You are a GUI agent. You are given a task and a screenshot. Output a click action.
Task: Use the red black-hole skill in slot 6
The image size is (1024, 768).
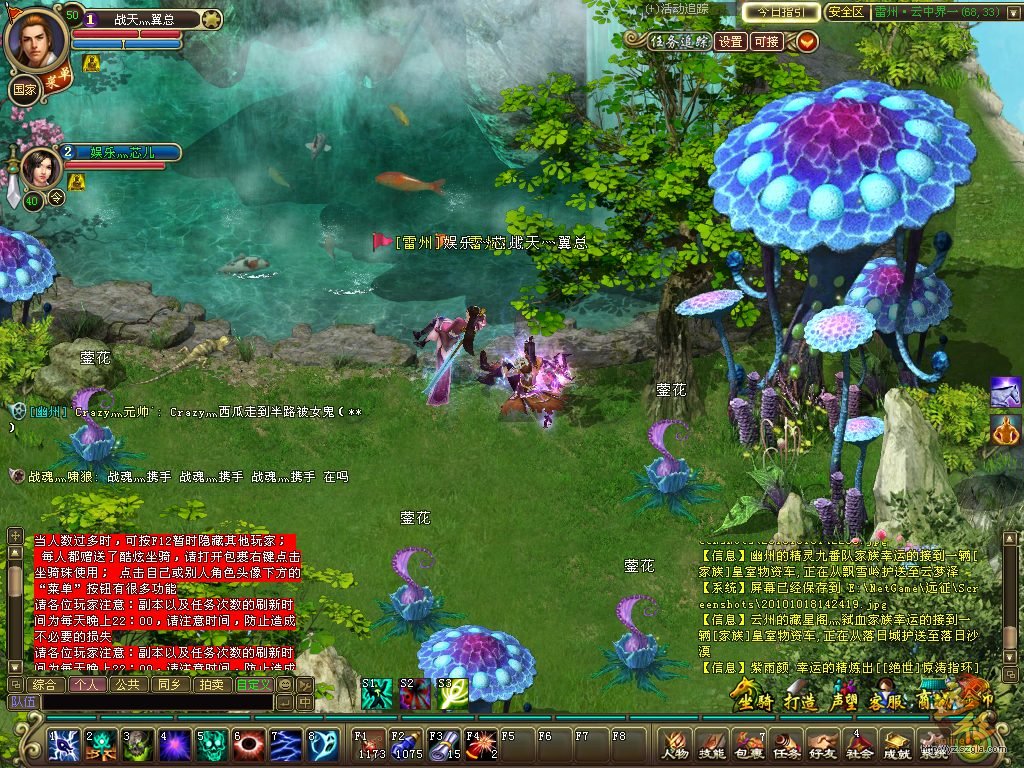(x=248, y=745)
